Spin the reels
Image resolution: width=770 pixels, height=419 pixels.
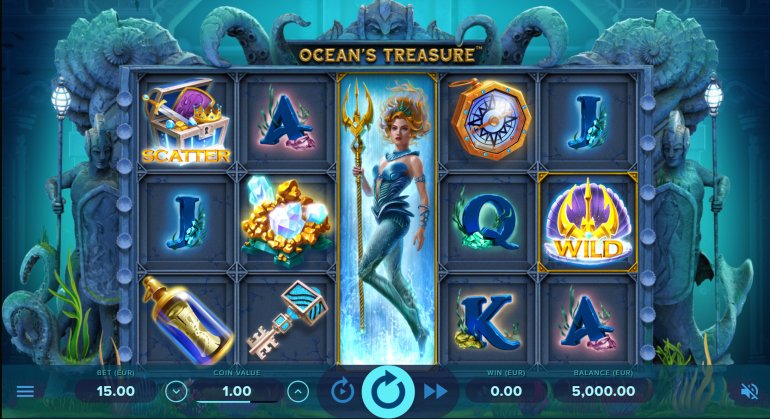tap(388, 390)
